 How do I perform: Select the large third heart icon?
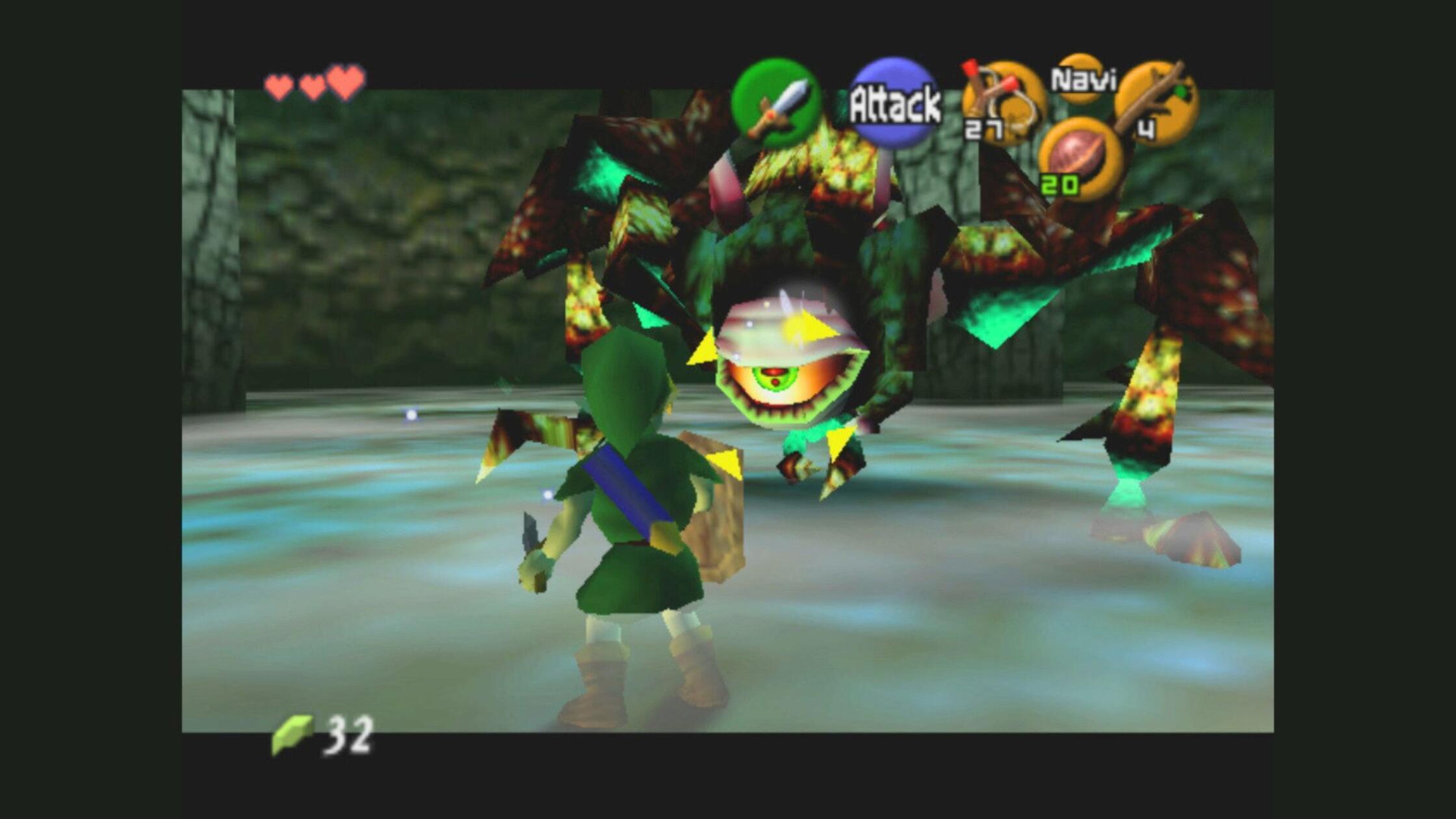click(x=344, y=83)
